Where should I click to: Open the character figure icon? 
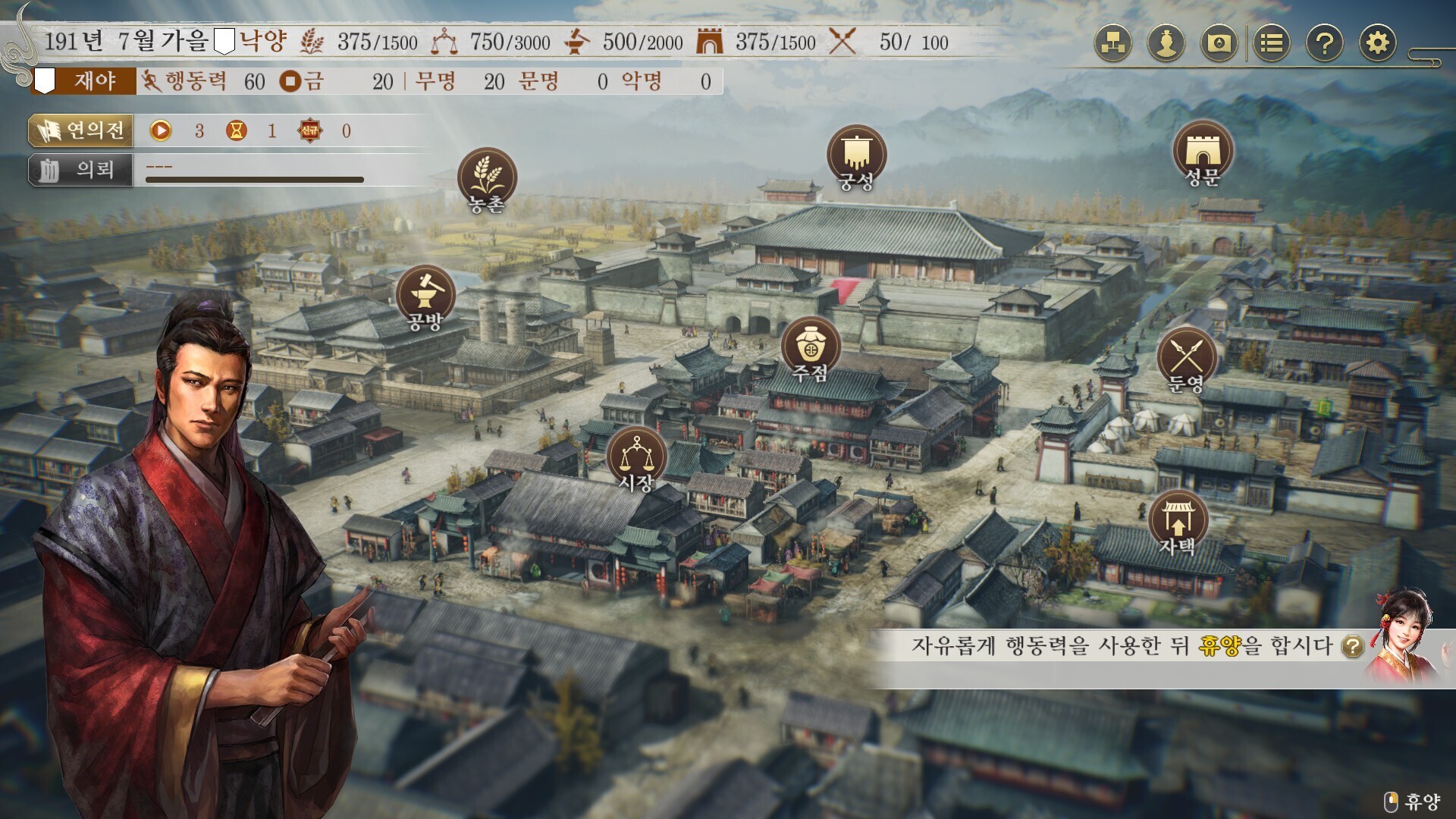(1166, 43)
